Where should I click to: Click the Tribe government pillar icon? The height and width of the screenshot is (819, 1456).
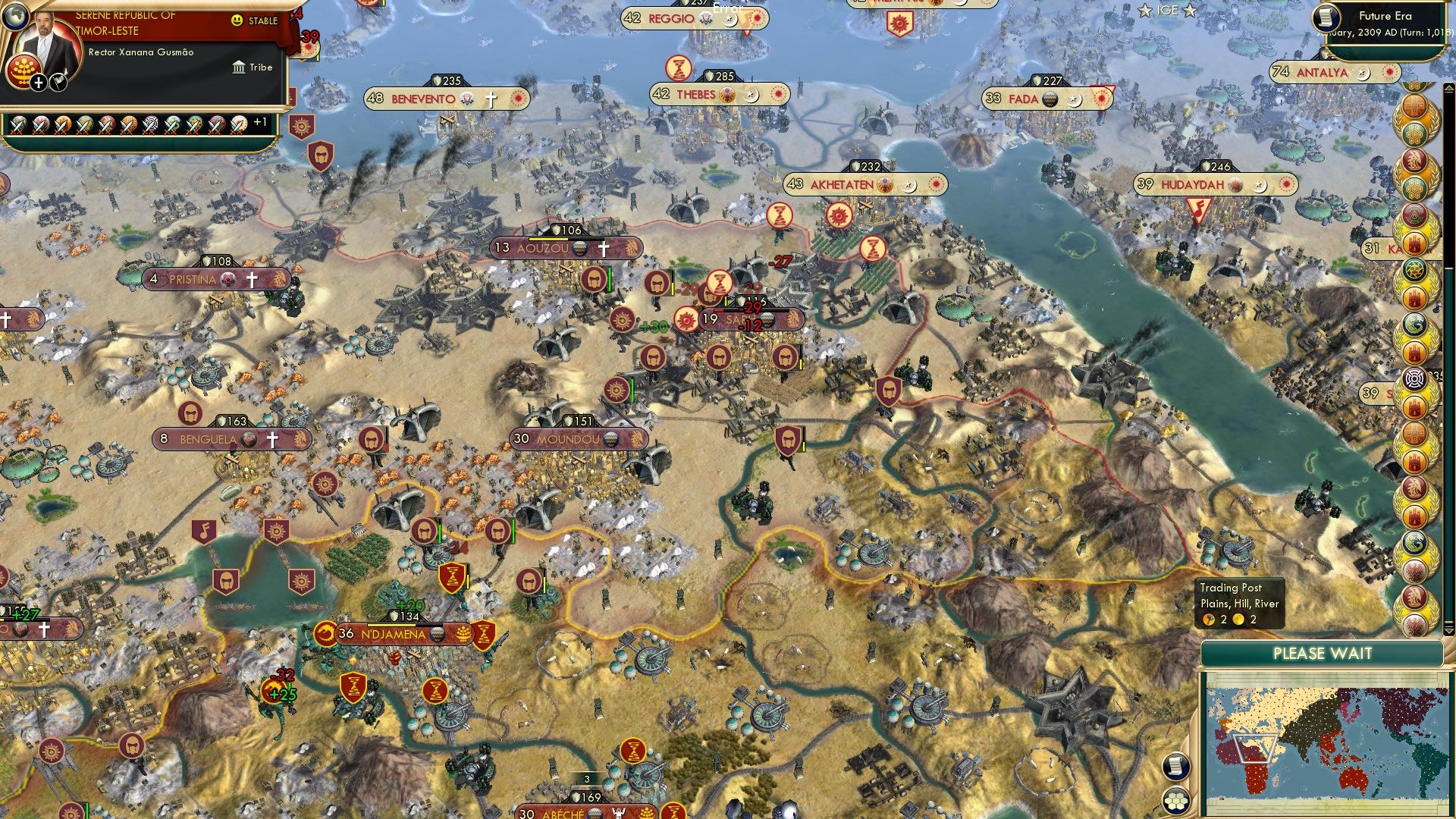tap(239, 67)
